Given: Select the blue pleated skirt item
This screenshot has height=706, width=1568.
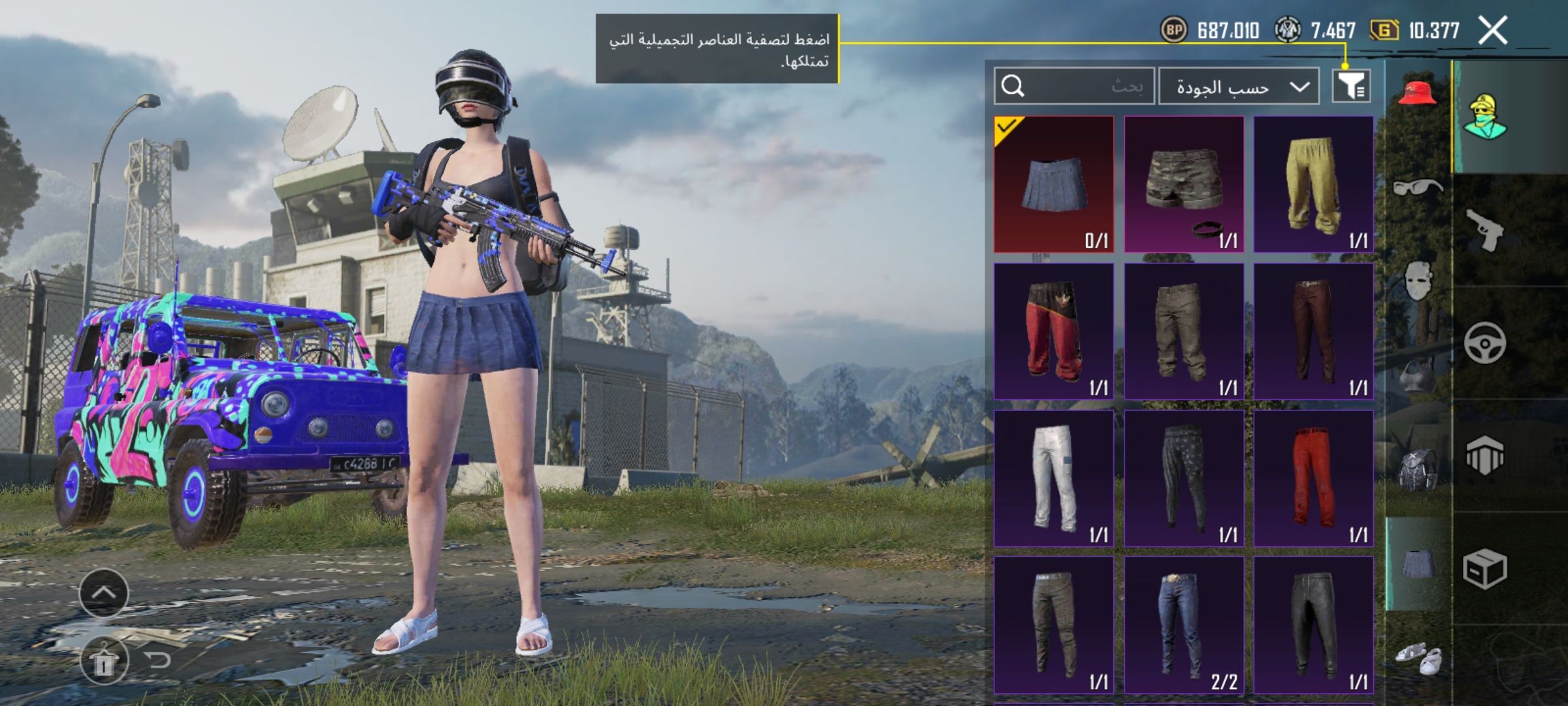Looking at the screenshot, I should (x=1053, y=184).
